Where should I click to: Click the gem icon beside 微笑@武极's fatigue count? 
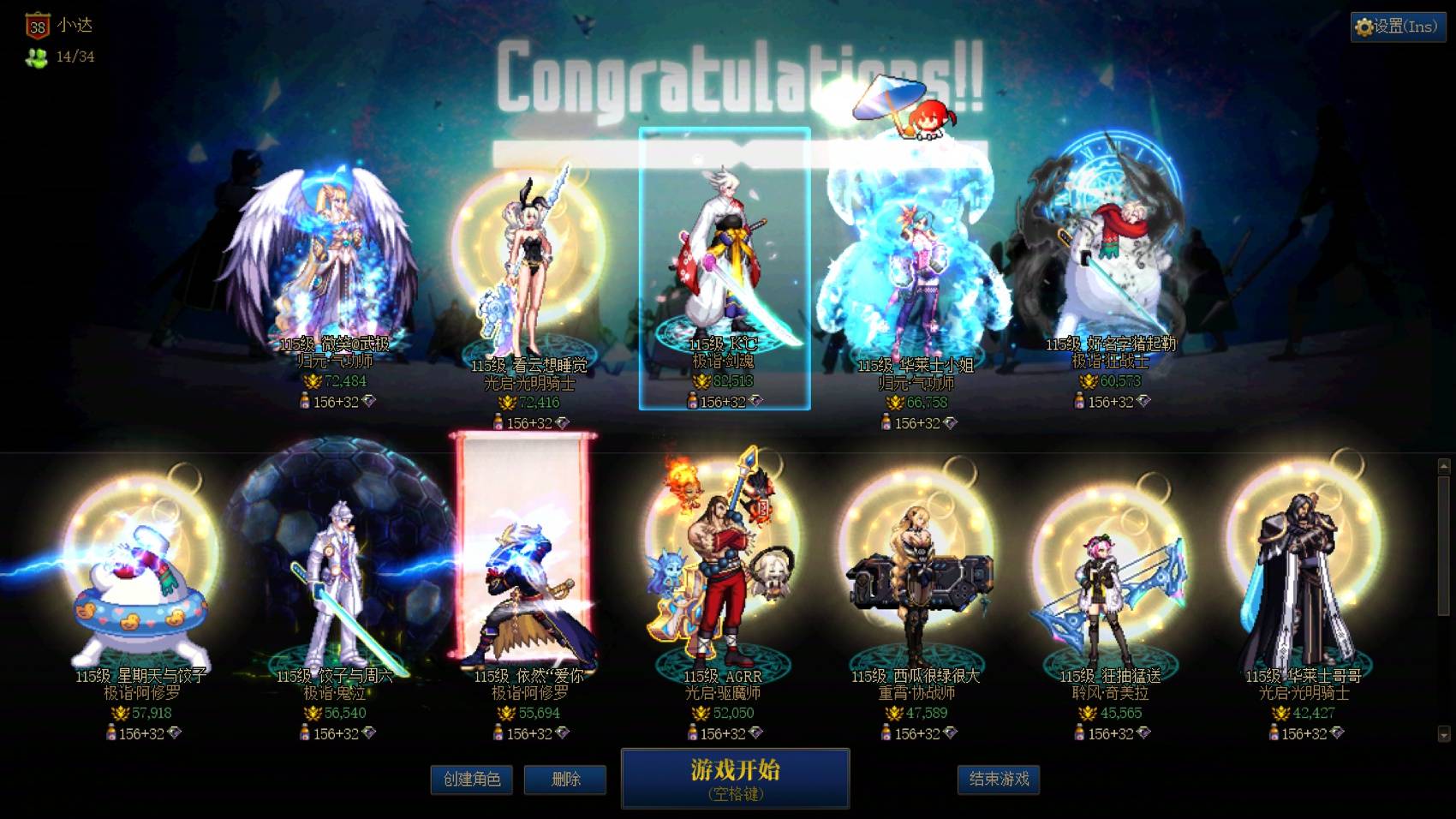369,402
